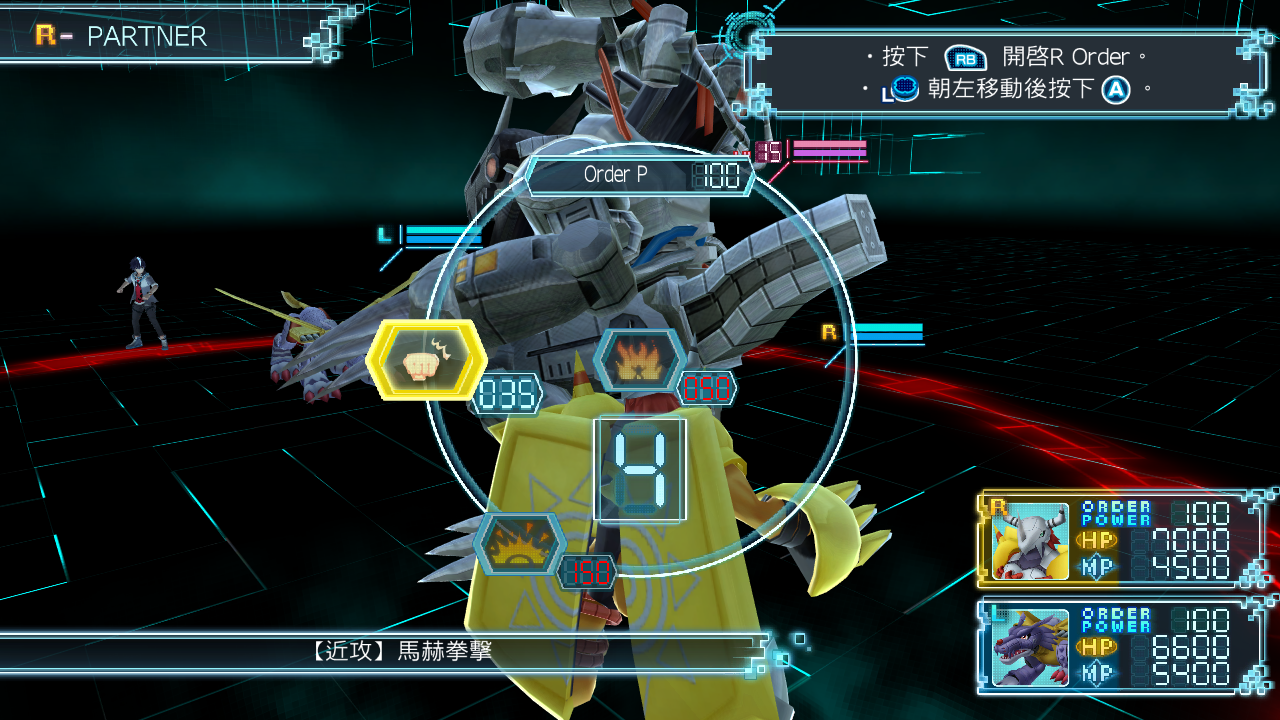
Task: Select the yellow fist melee attack icon
Action: click(427, 361)
